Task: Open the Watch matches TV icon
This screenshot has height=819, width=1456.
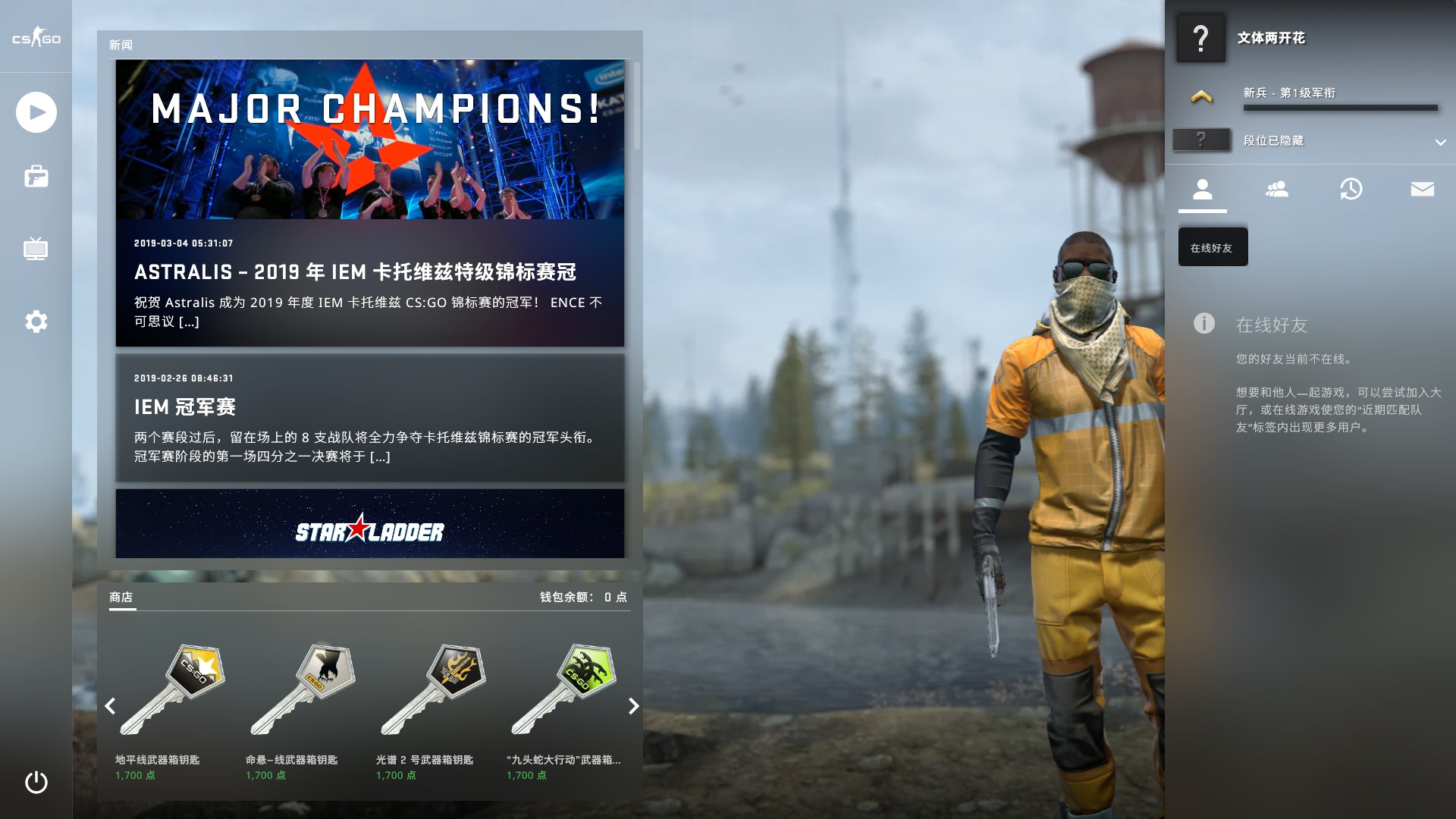Action: coord(36,249)
